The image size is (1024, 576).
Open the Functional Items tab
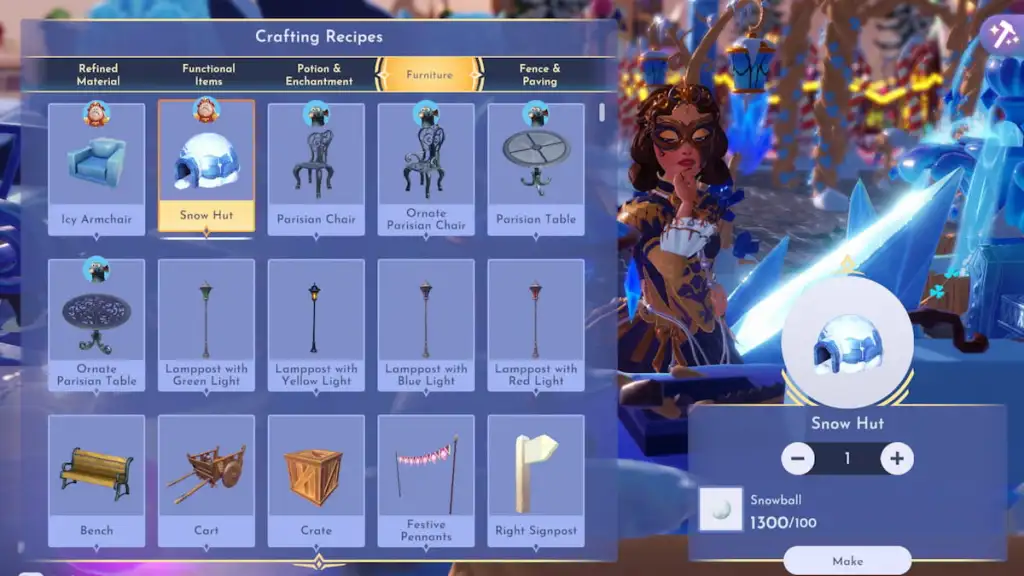pos(208,75)
